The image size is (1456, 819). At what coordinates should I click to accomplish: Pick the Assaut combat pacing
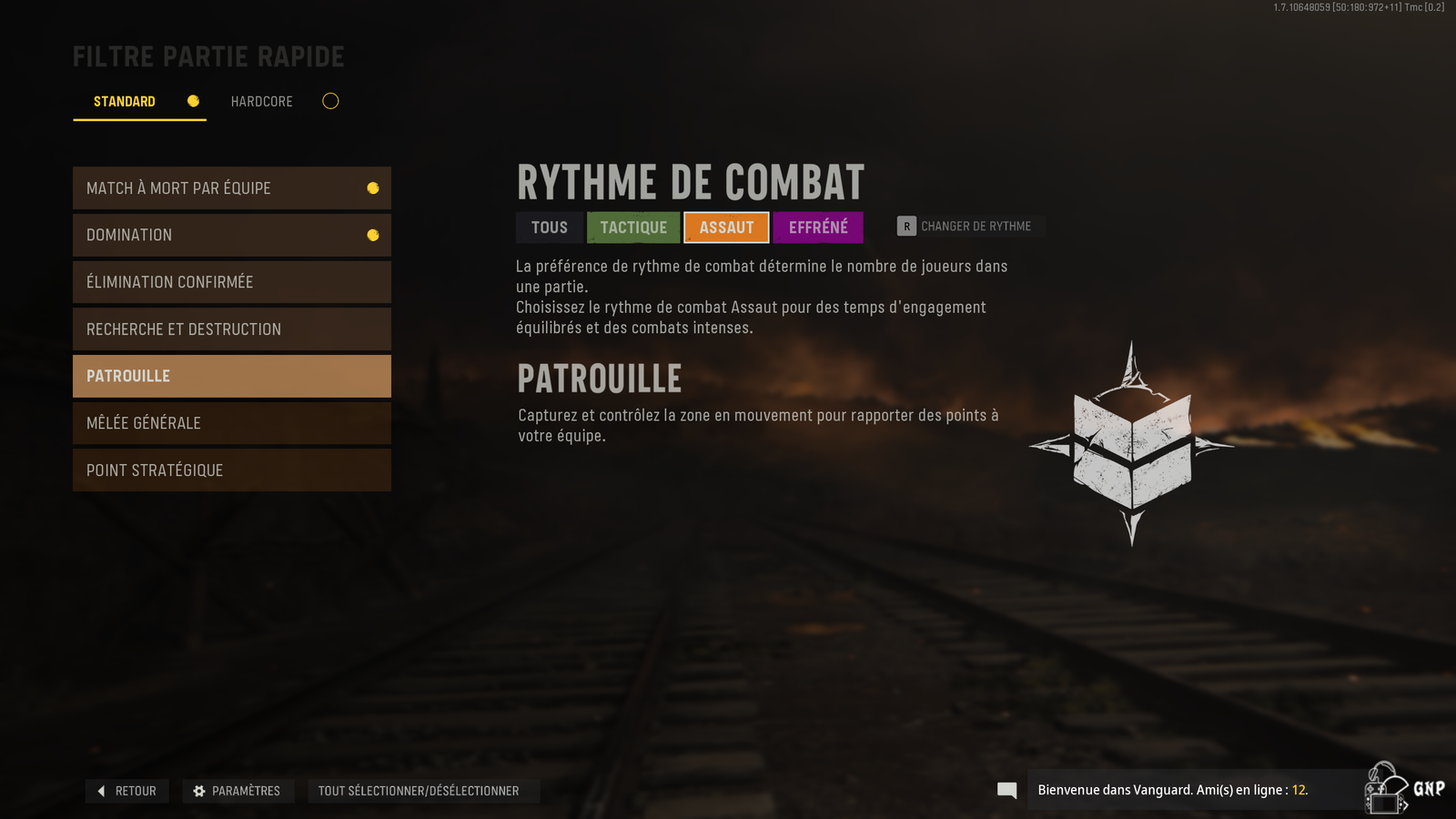tap(726, 227)
